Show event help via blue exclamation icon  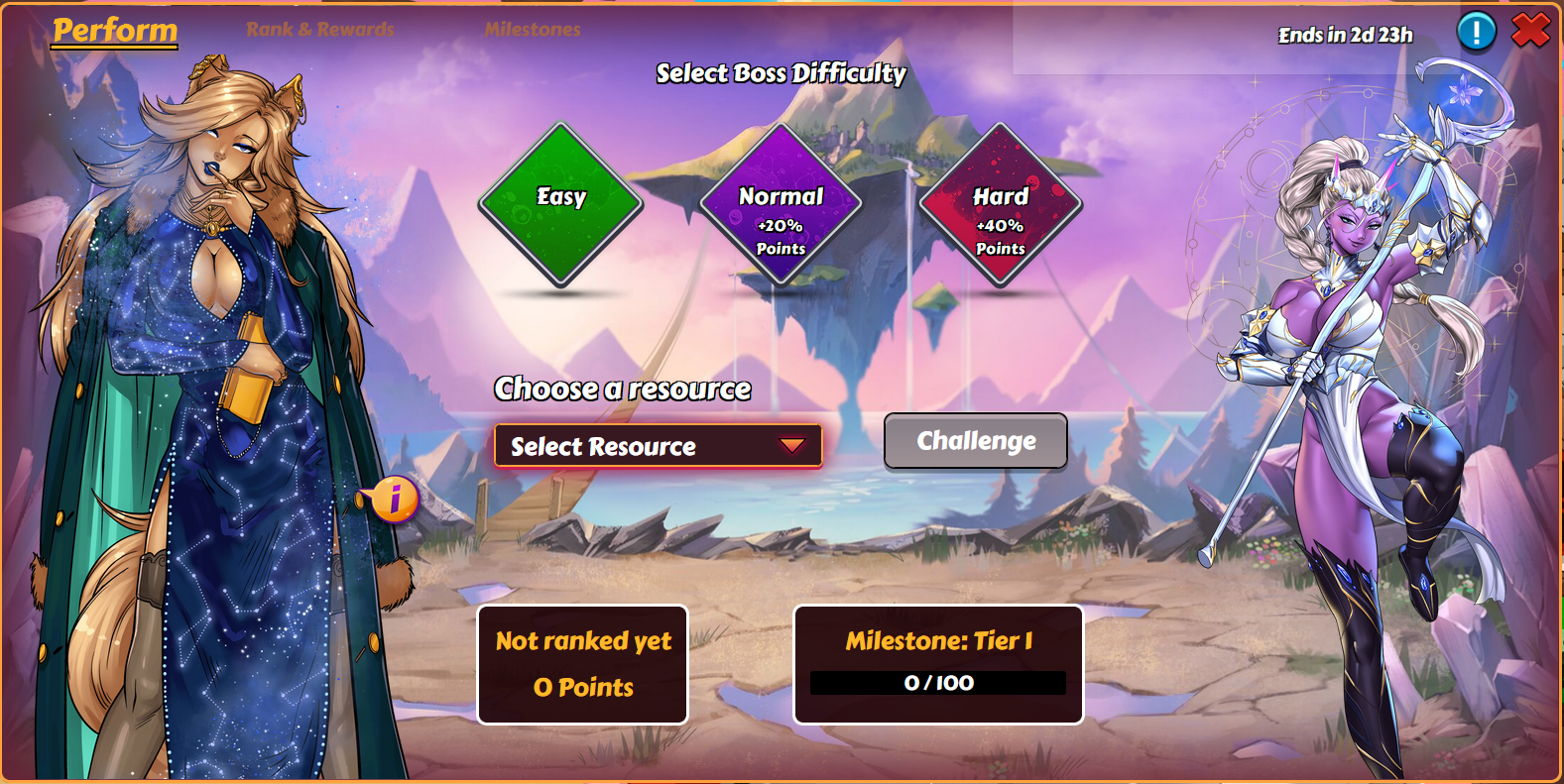[x=1476, y=31]
